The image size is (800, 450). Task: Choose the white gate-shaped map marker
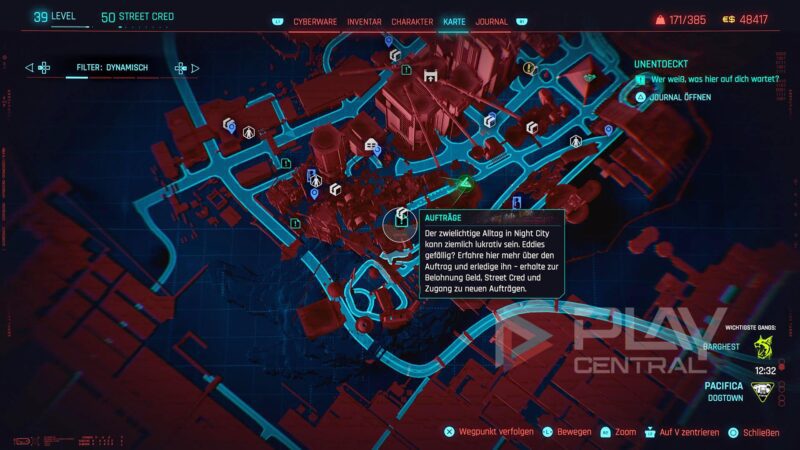(431, 75)
